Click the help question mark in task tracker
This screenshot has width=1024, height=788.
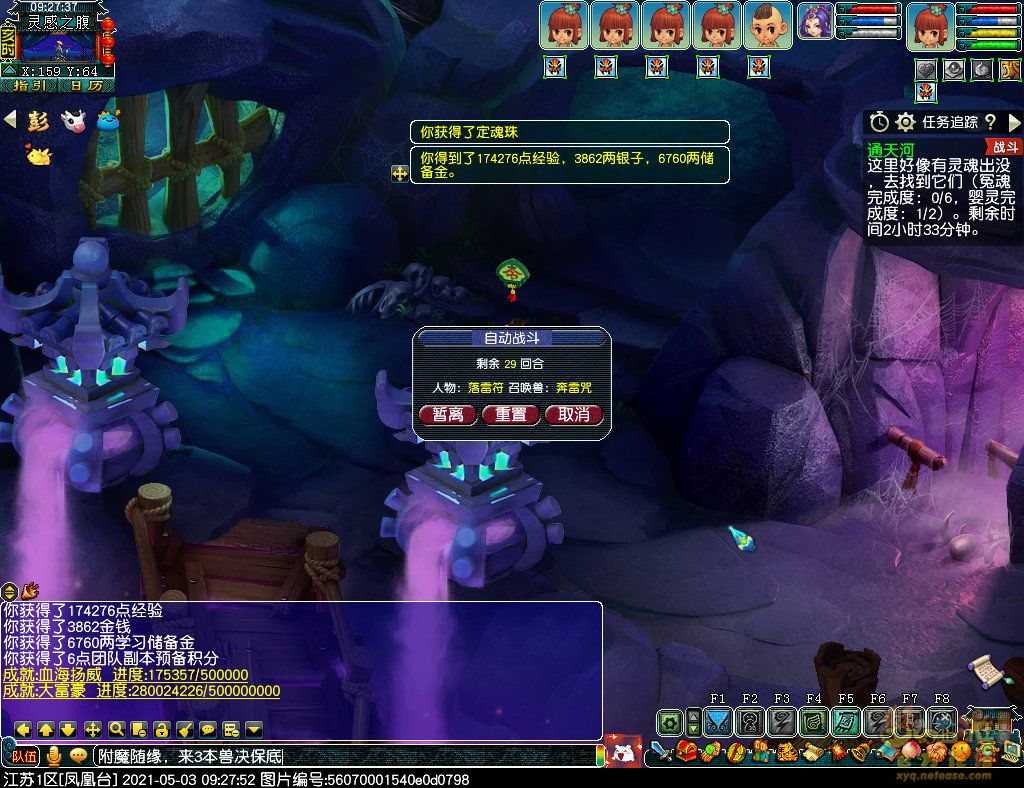(x=990, y=122)
